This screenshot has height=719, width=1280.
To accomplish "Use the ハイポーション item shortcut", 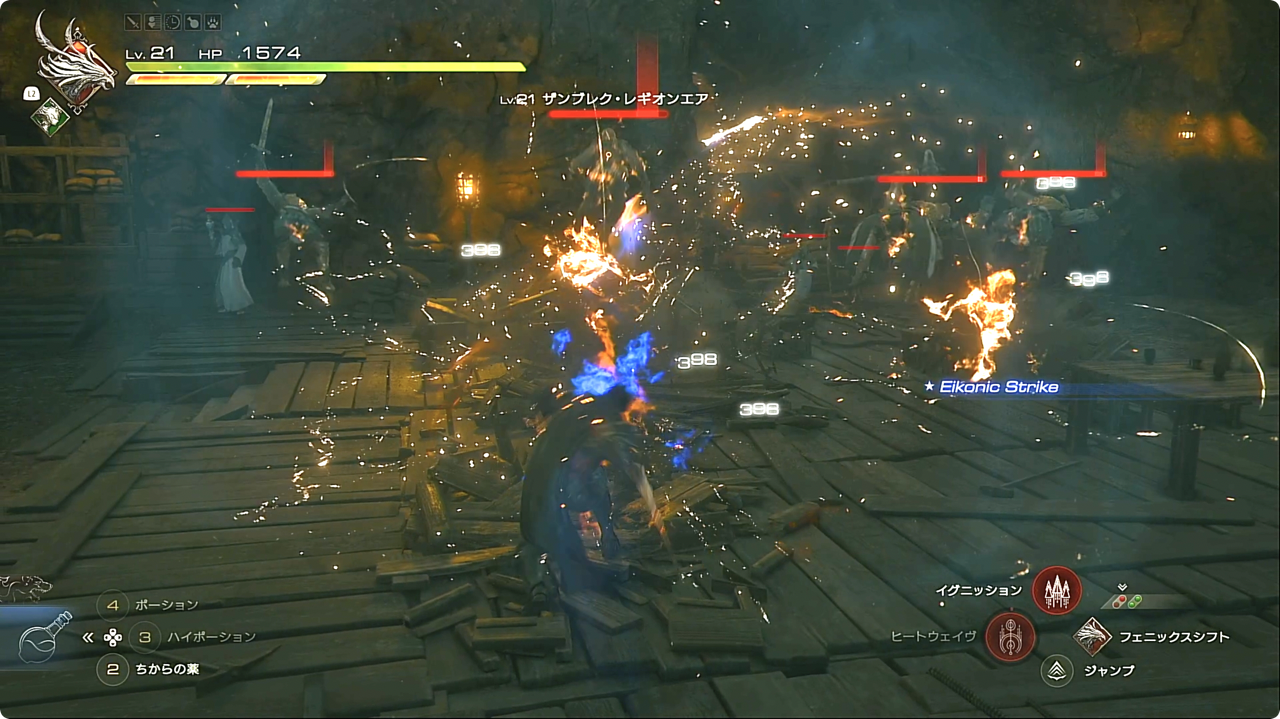I will click(x=145, y=636).
